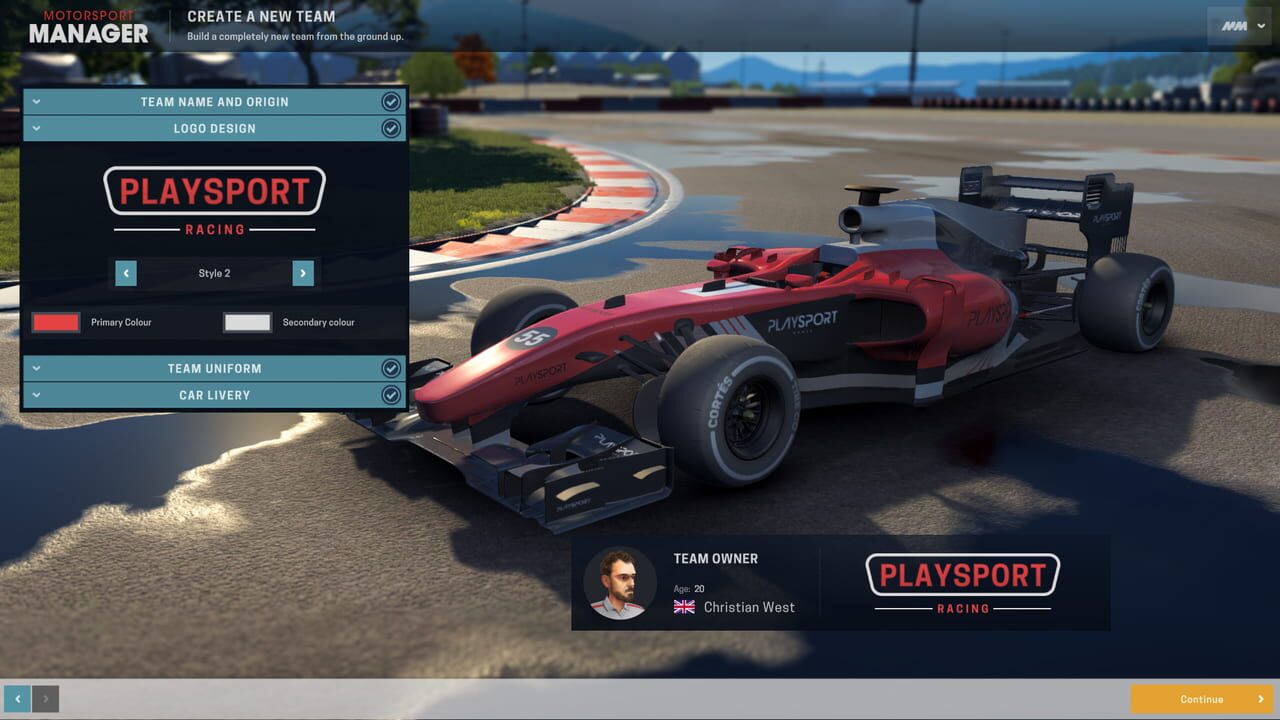Click the right arrow to change logo style

[x=302, y=273]
